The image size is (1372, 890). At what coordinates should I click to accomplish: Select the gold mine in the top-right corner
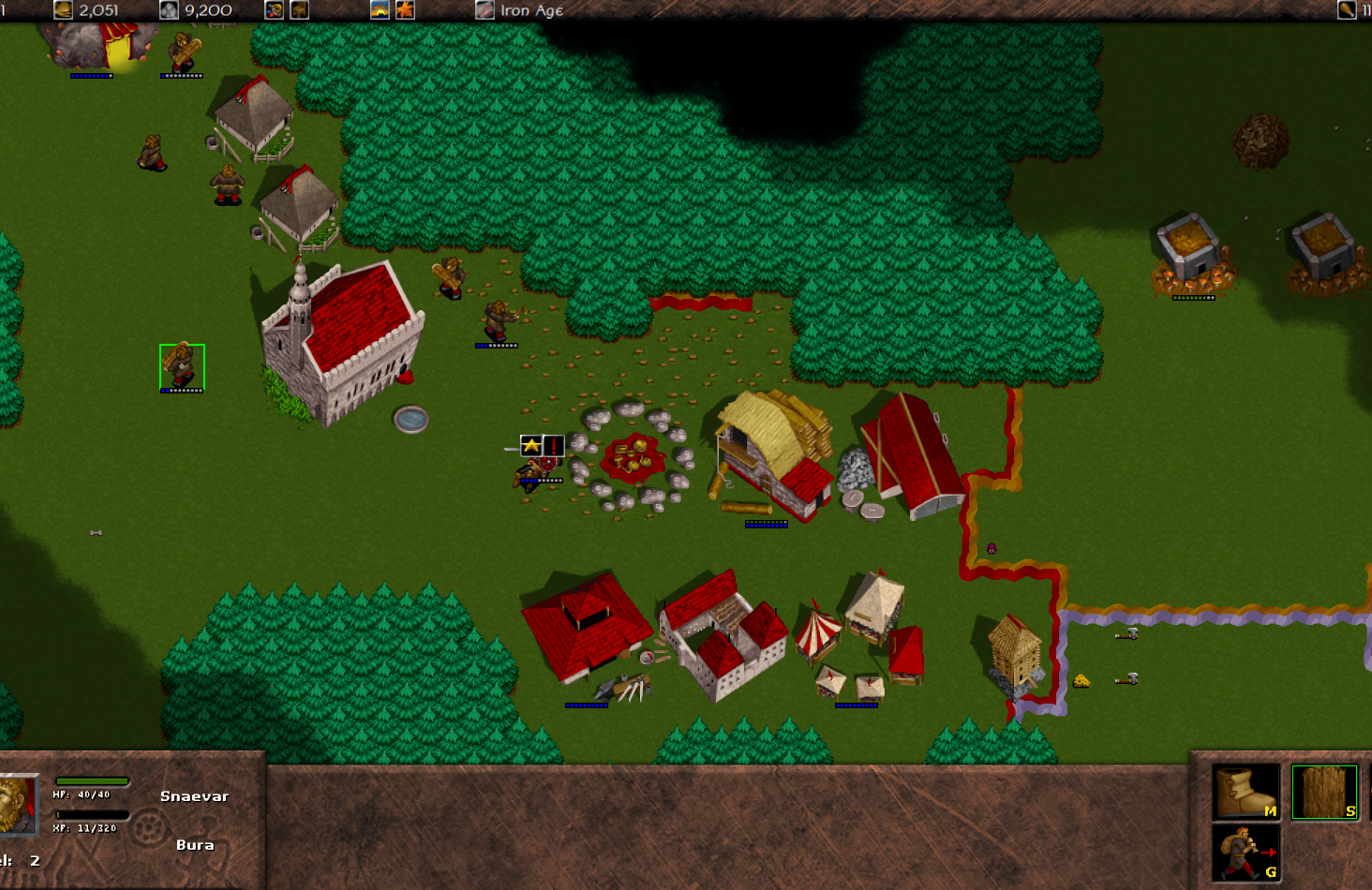pos(1323,245)
